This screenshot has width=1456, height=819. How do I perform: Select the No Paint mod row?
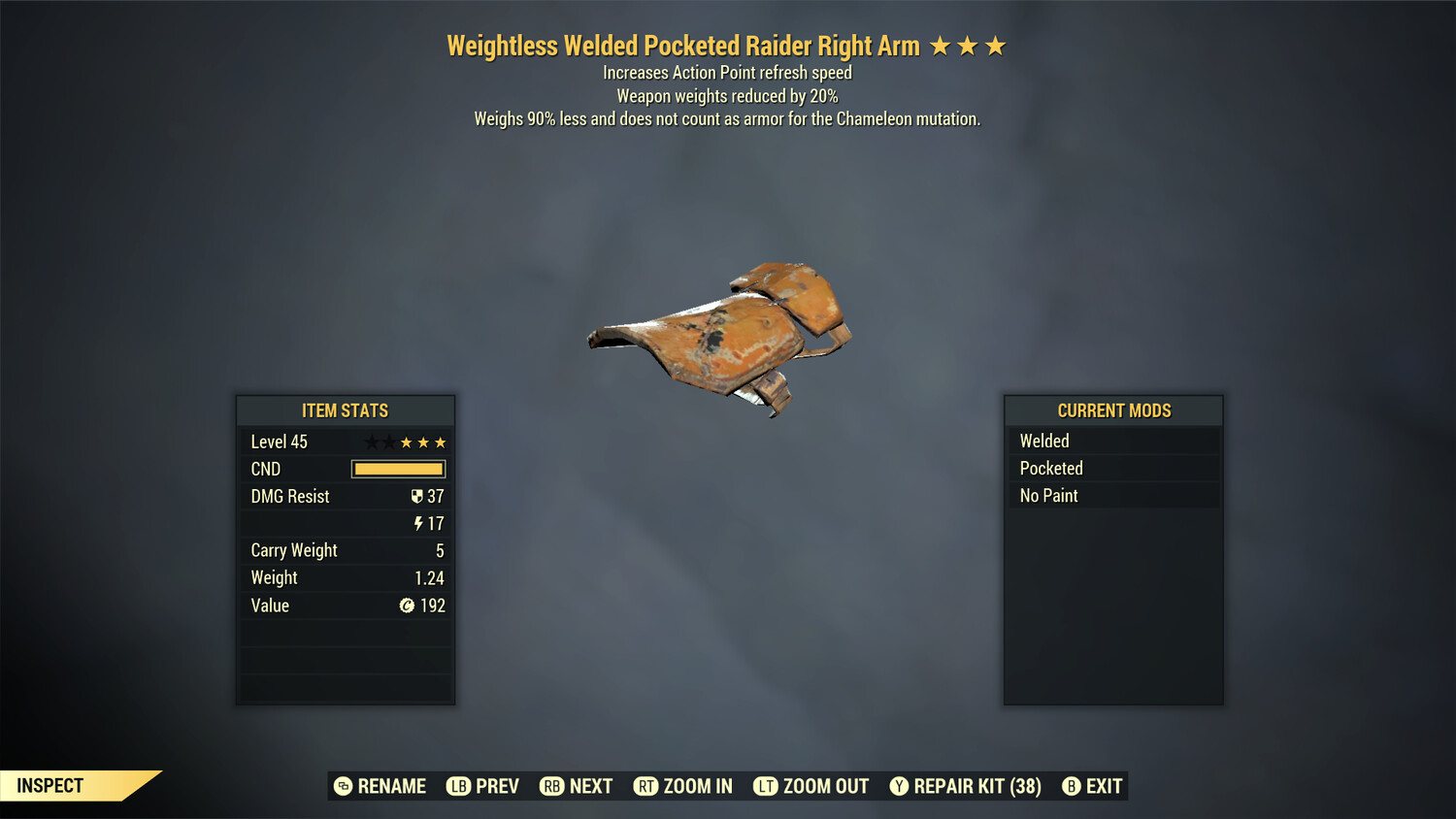pos(1112,495)
